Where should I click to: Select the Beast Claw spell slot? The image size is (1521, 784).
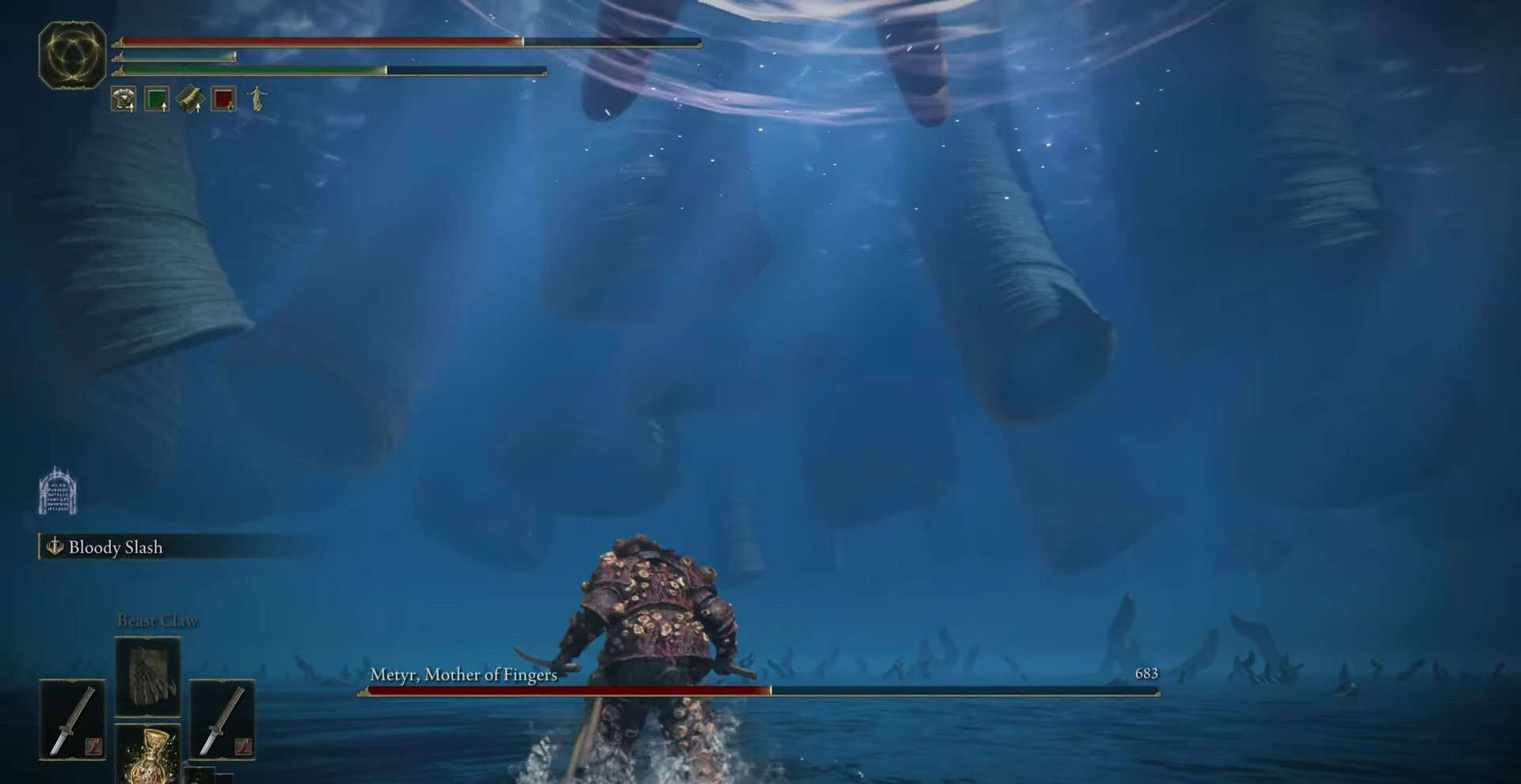click(148, 677)
